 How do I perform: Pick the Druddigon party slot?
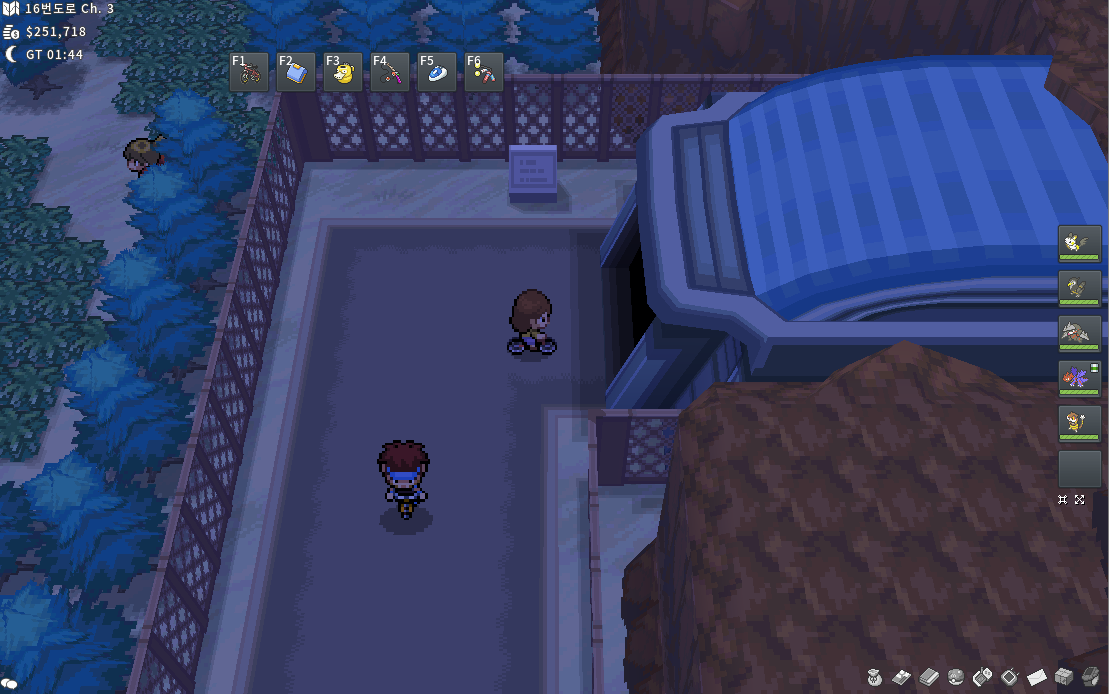1079,378
